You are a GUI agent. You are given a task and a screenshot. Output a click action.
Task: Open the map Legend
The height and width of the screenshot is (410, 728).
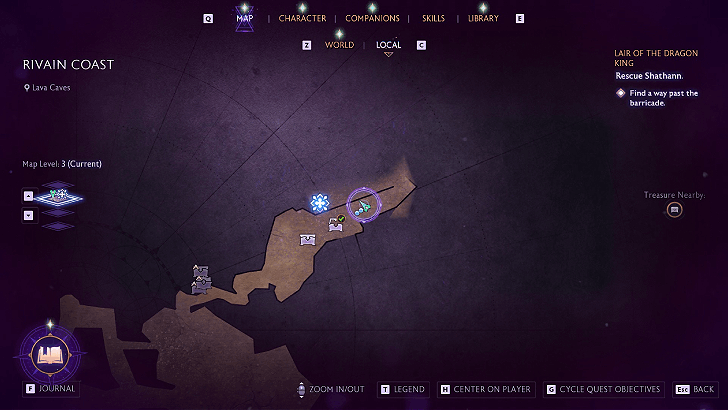[403, 389]
